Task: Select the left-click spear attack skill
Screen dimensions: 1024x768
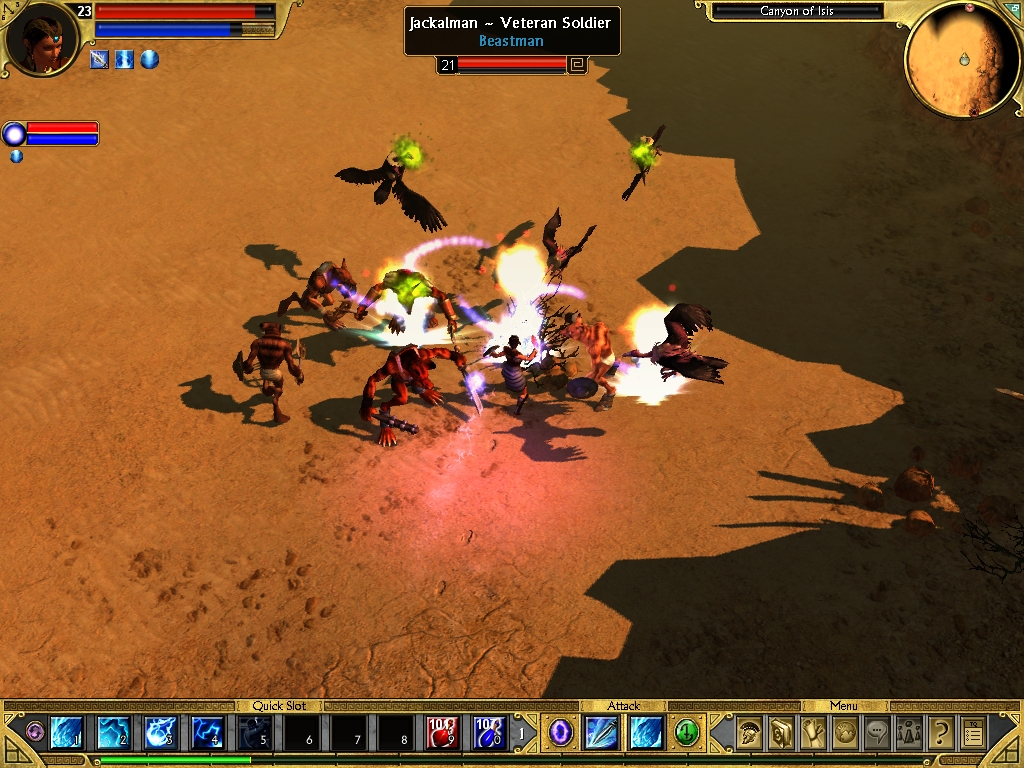Action: 603,733
